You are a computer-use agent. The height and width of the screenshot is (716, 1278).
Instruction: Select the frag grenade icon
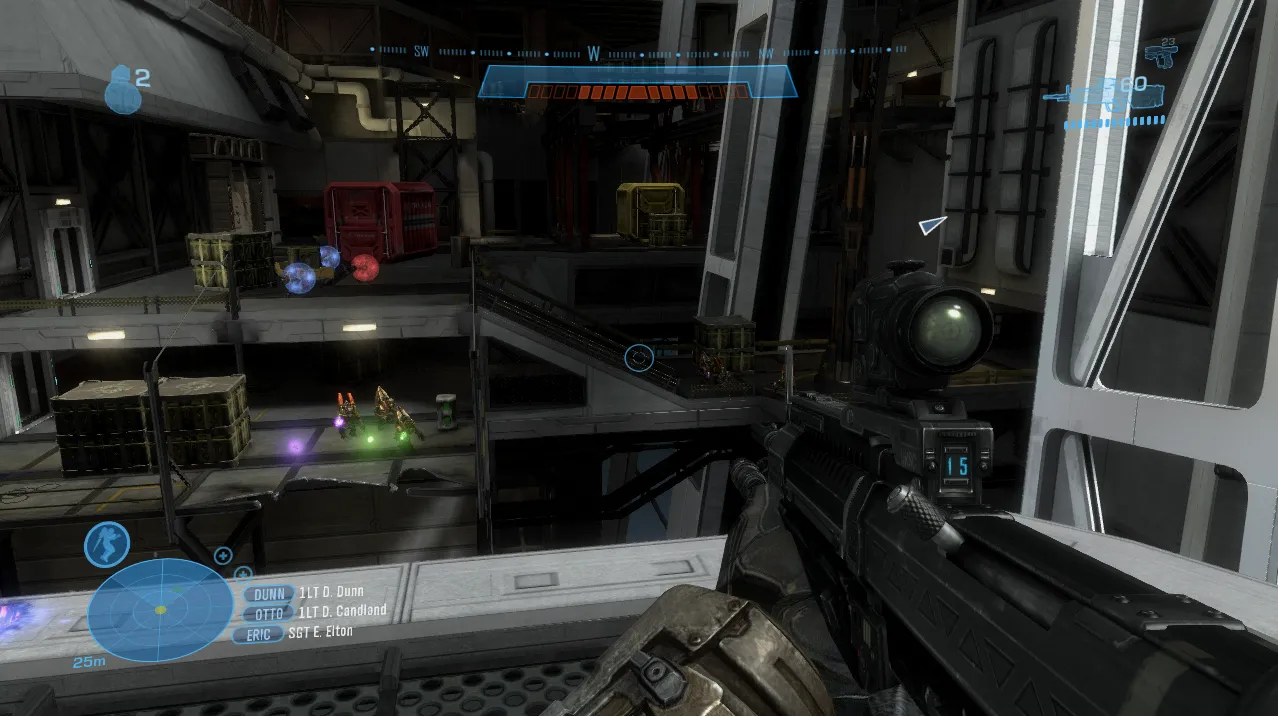click(122, 89)
